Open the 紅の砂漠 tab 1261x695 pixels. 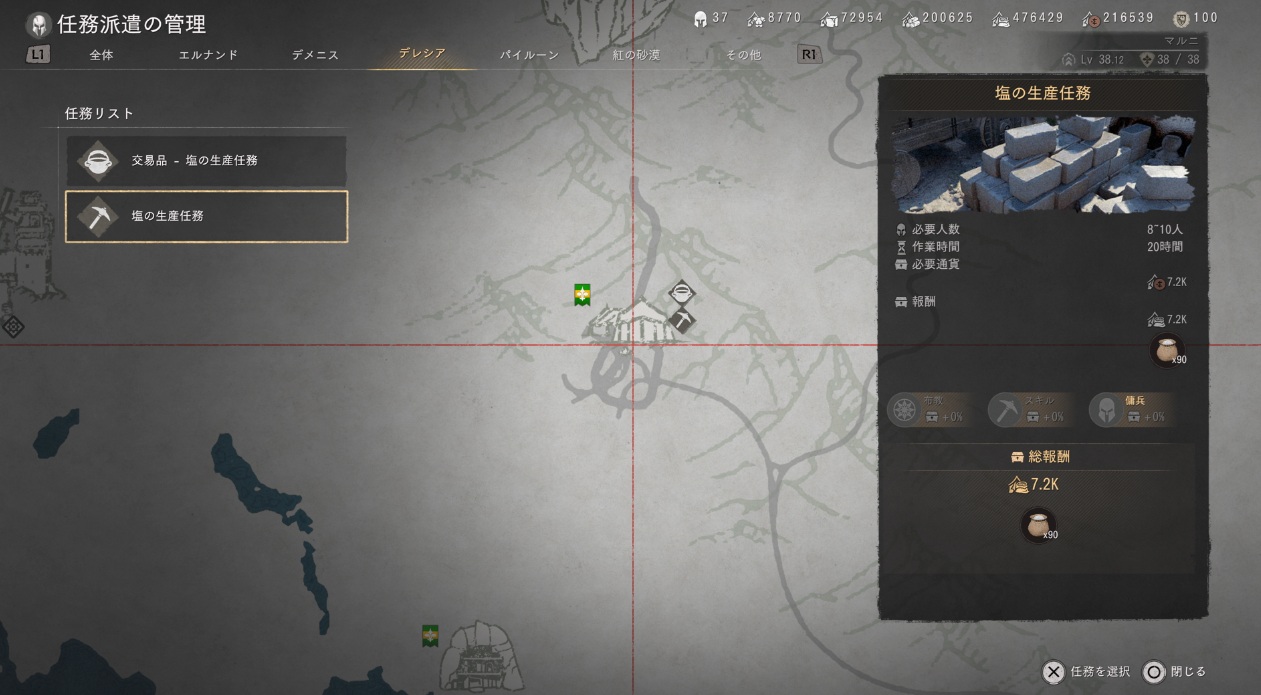click(x=636, y=55)
